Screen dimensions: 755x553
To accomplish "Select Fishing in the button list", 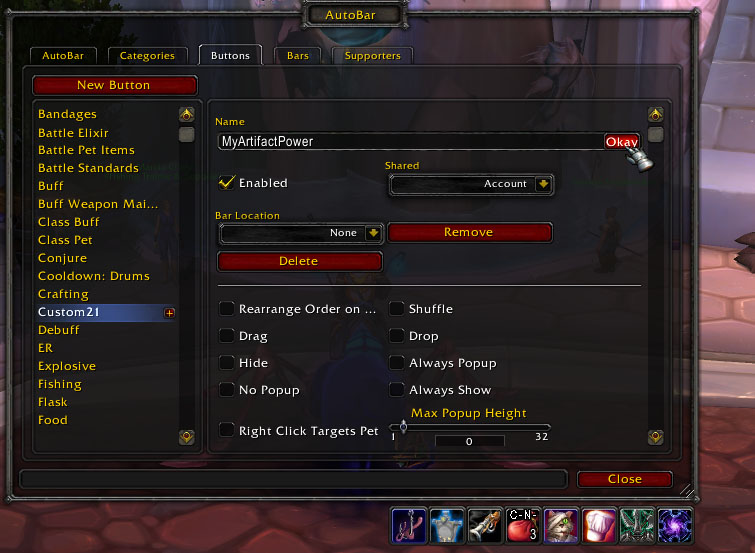I will 60,384.
